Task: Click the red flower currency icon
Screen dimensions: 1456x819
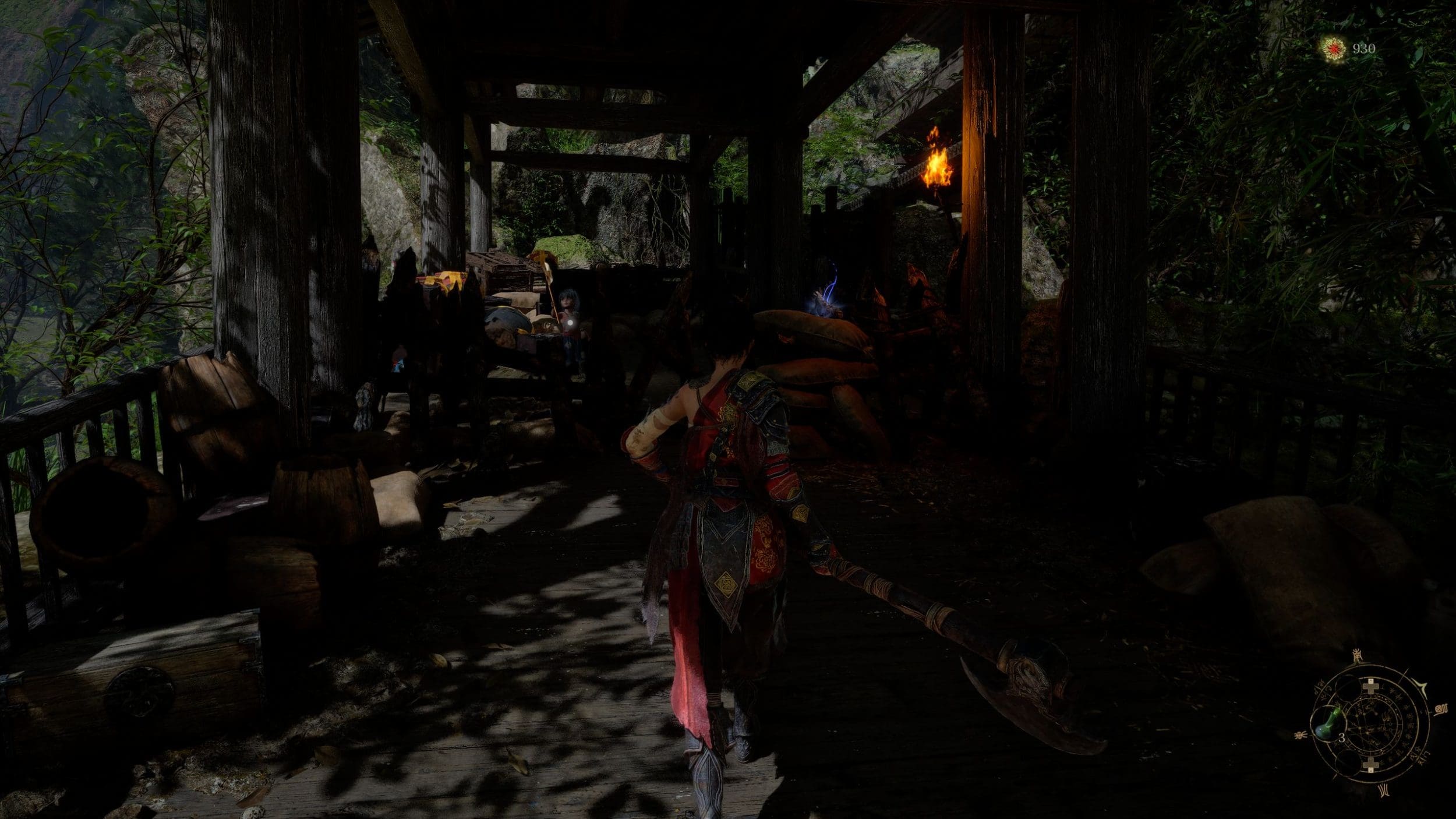Action: click(x=1331, y=48)
